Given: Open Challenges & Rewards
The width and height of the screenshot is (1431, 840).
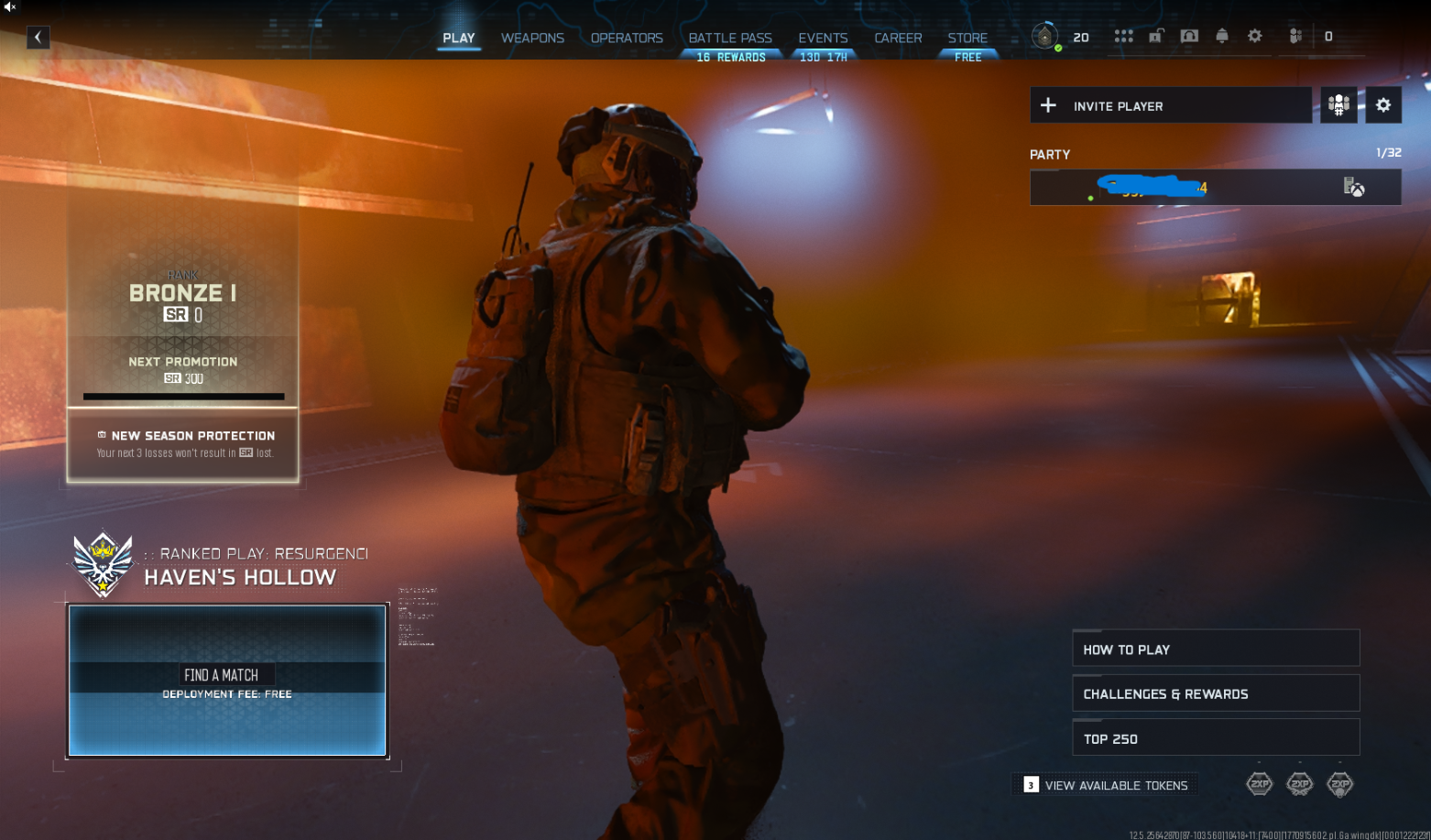Looking at the screenshot, I should (x=1216, y=693).
